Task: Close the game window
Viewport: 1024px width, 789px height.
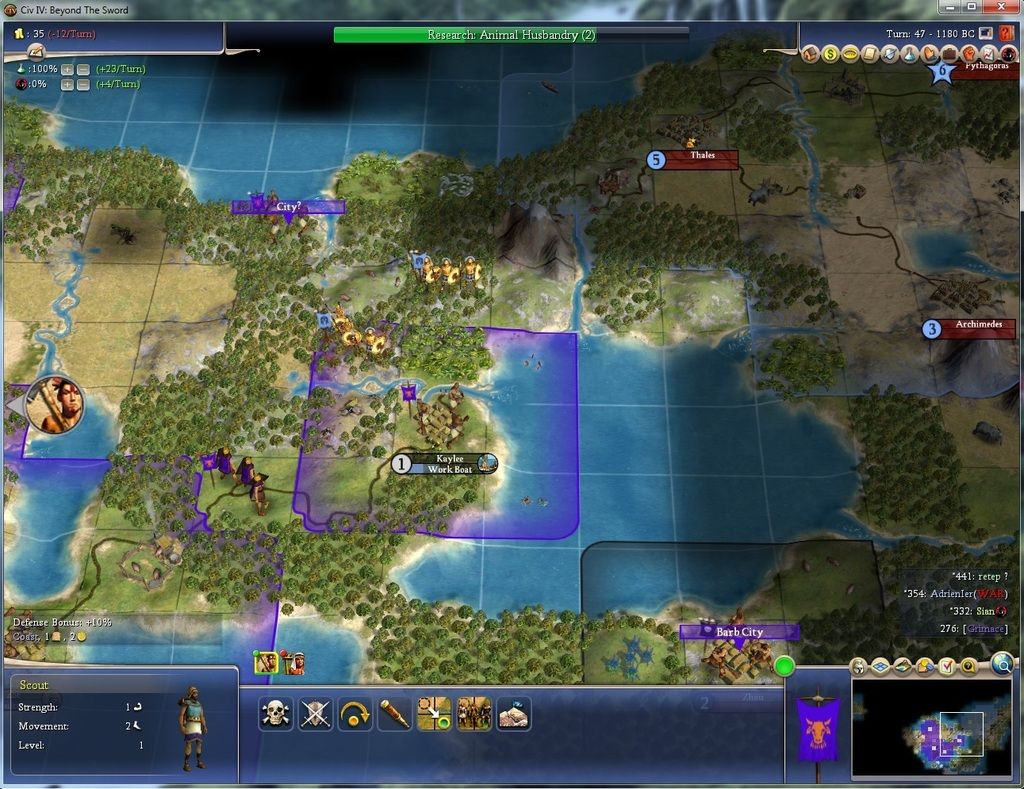Action: coord(1003,7)
